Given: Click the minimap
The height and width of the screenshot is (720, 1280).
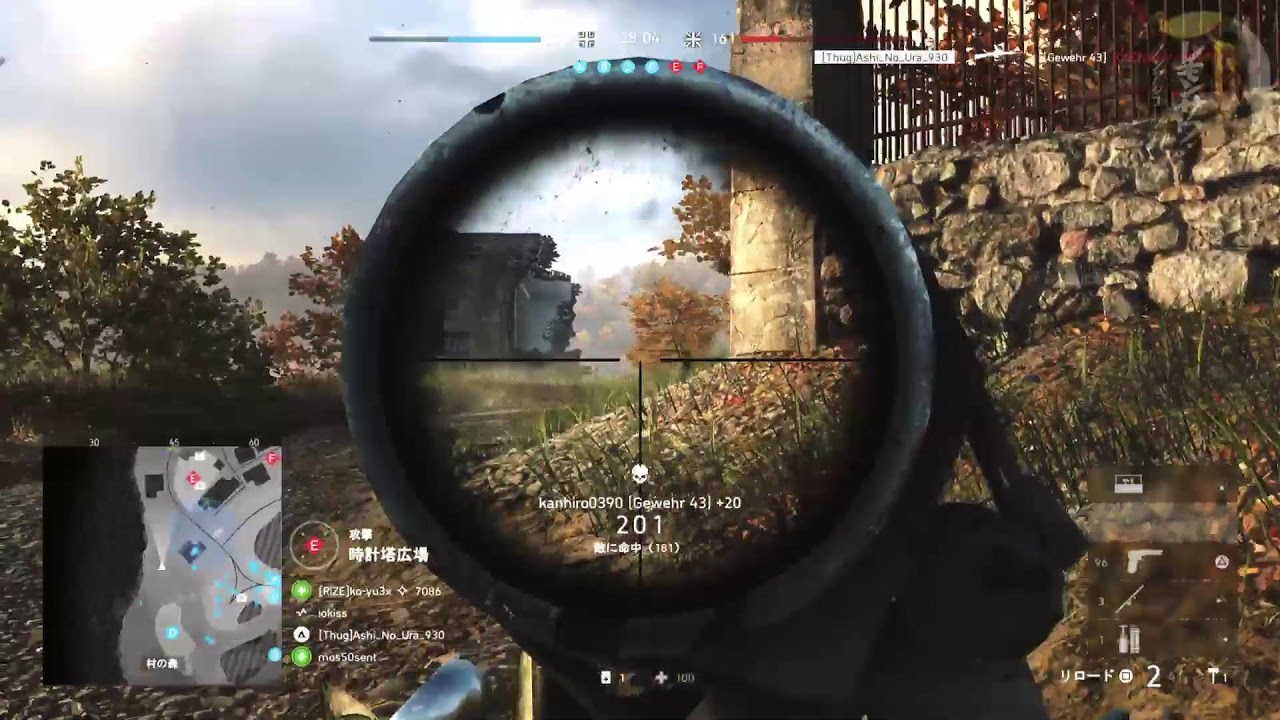Looking at the screenshot, I should point(162,565).
